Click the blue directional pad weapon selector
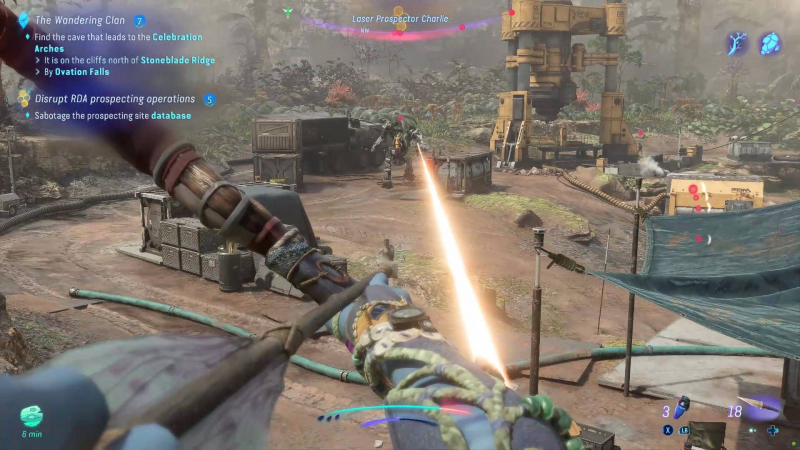800x450 pixels. coord(772,431)
